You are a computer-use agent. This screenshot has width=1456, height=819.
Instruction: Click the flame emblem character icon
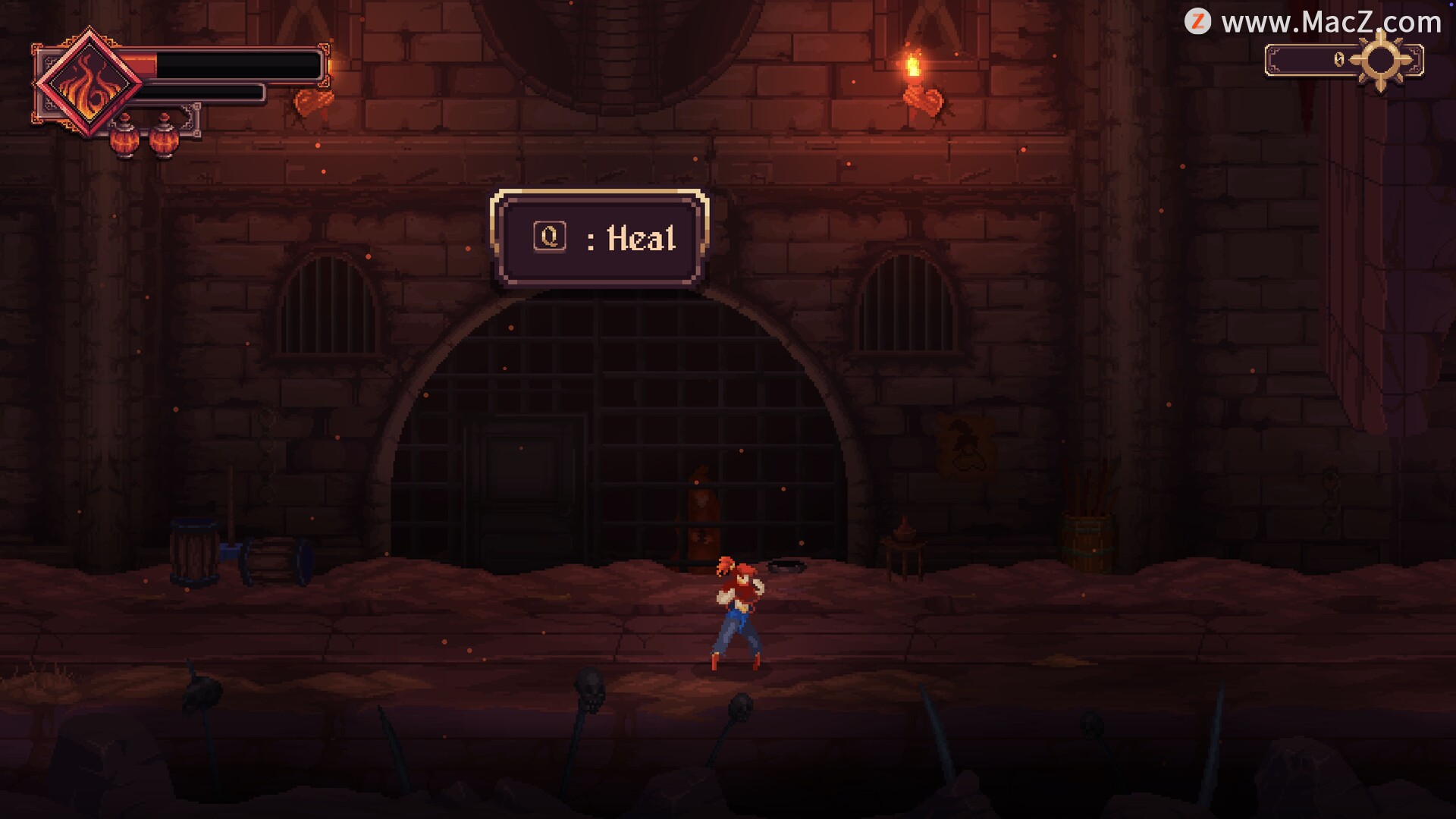click(x=89, y=83)
